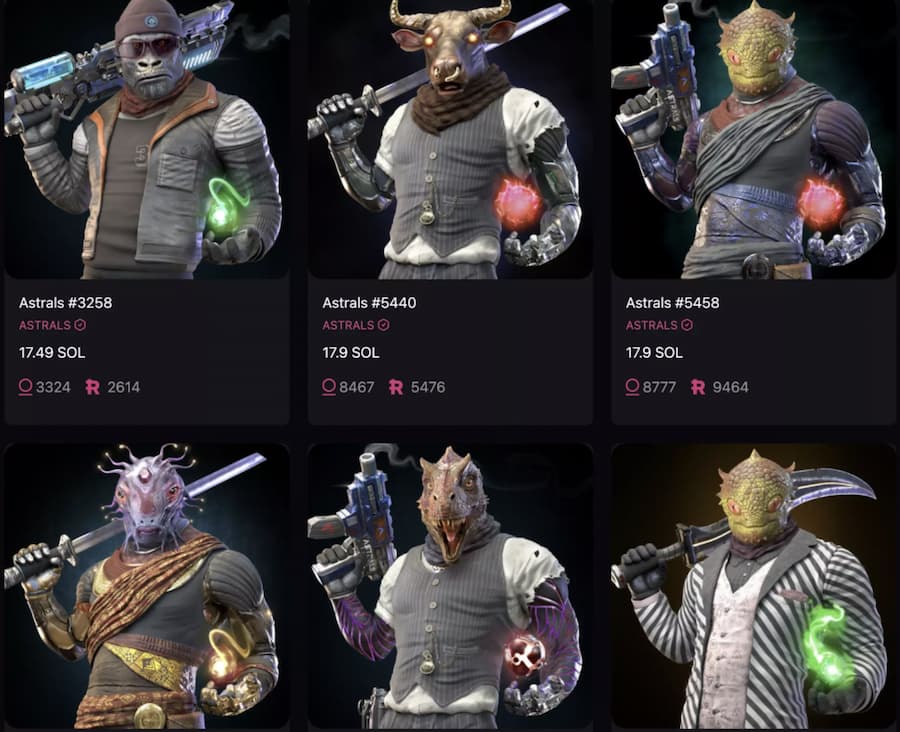The height and width of the screenshot is (732, 900).
Task: Open ASTRALS collection link under #3258
Action: pyautogui.click(x=45, y=325)
